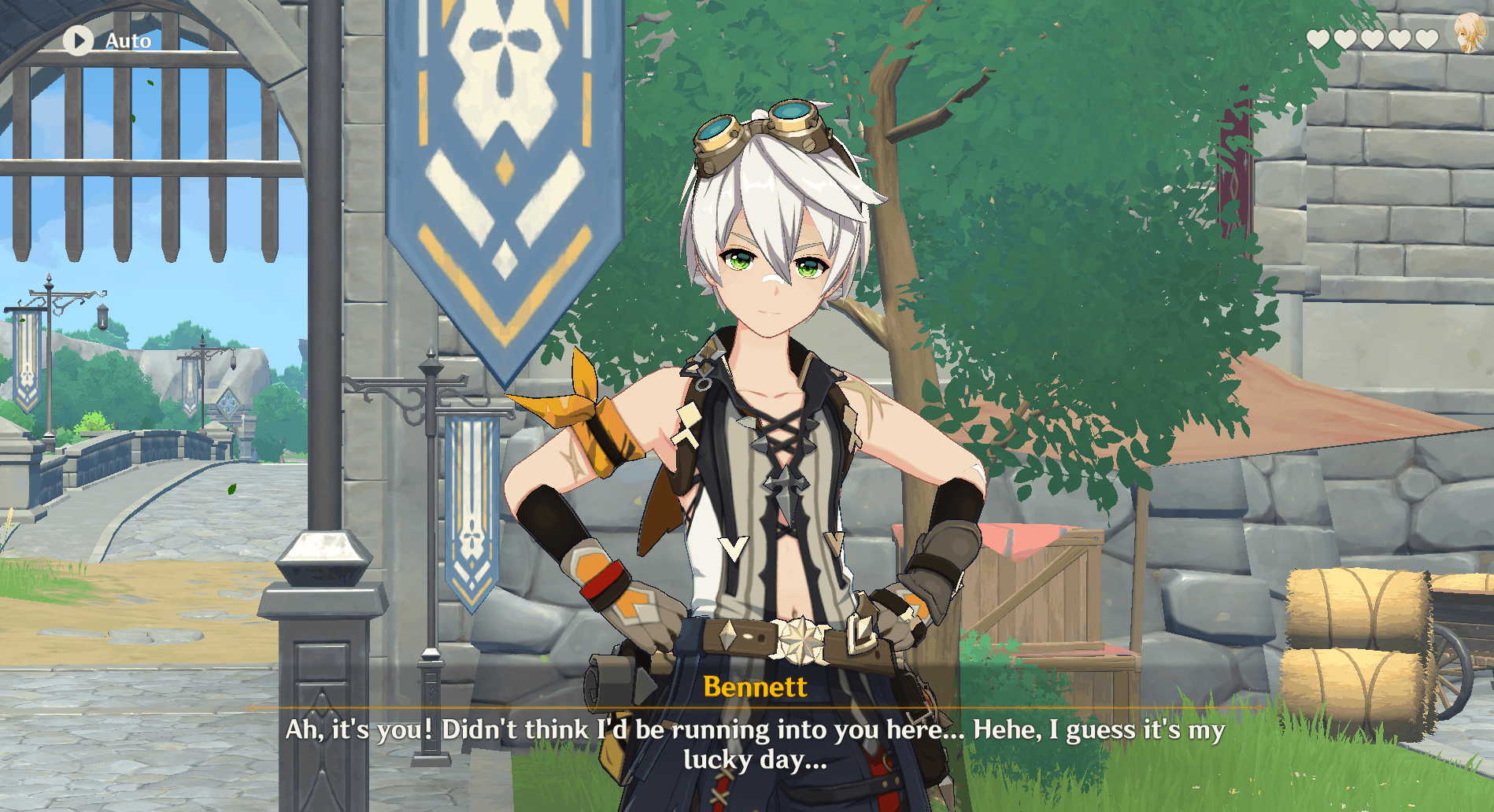Viewport: 1494px width, 812px height.
Task: Click the circular Auto play button icon
Action: point(78,40)
